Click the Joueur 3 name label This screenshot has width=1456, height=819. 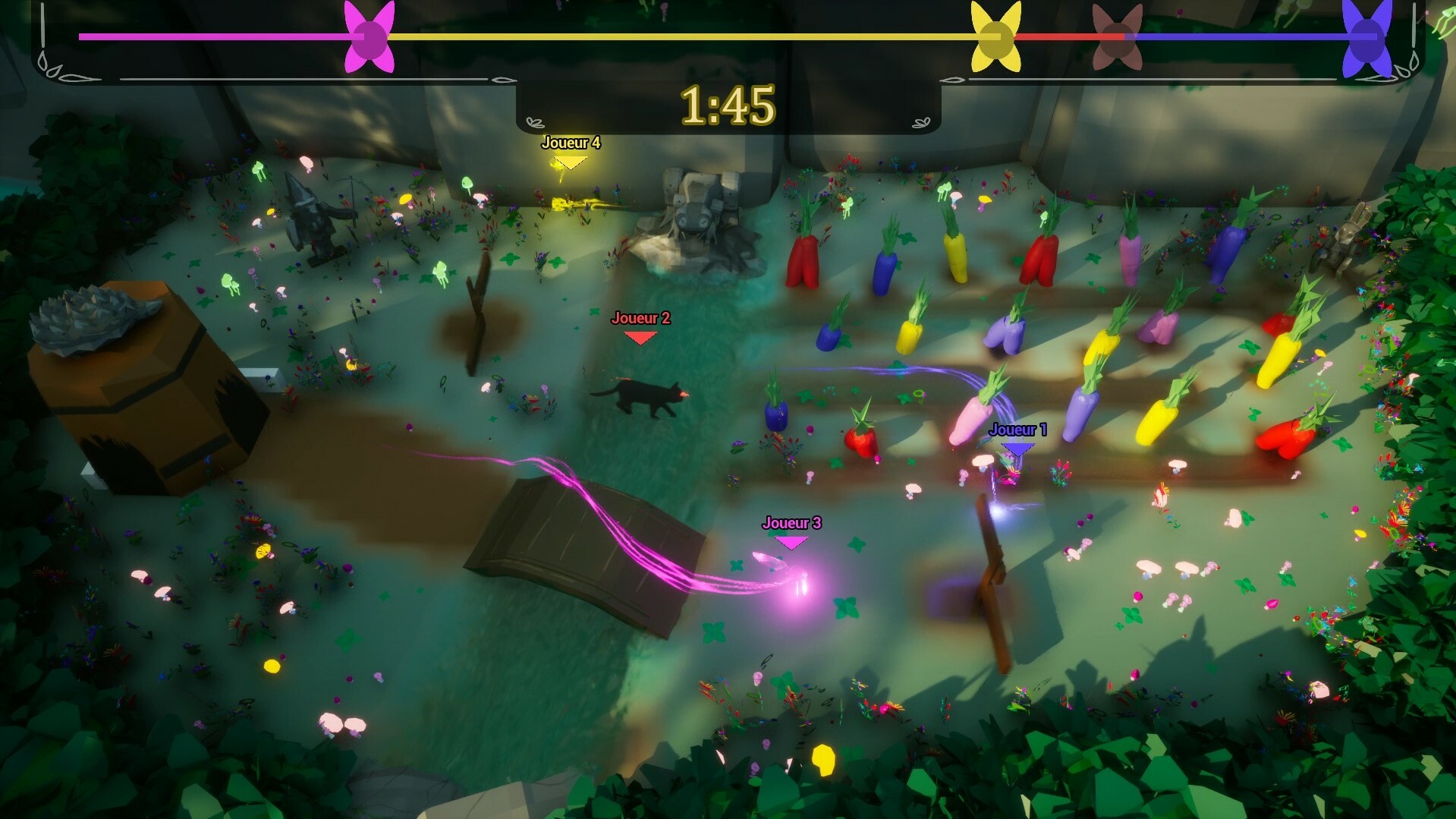coord(792,522)
